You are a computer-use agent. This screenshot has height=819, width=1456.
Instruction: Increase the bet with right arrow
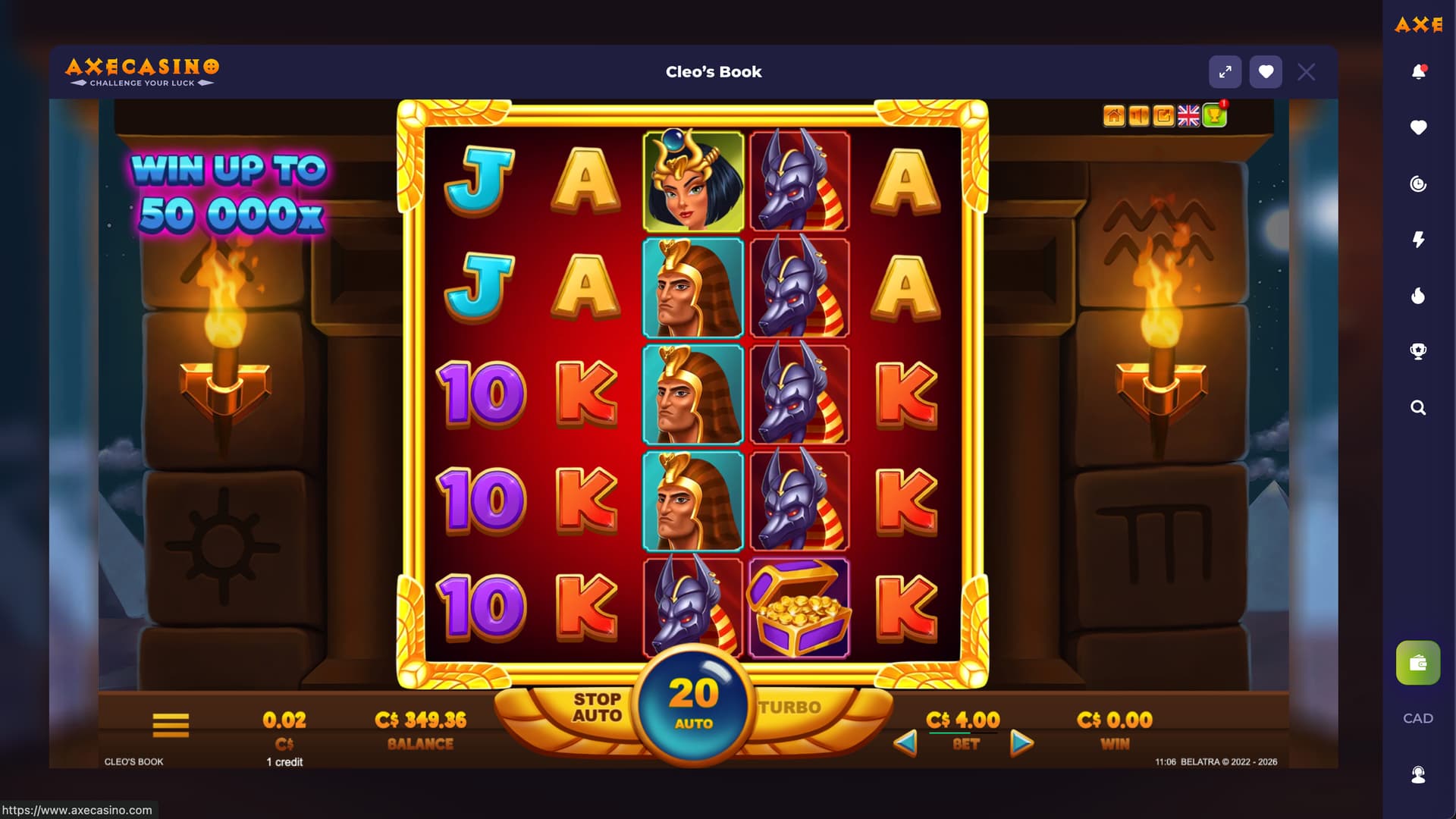click(x=1021, y=742)
